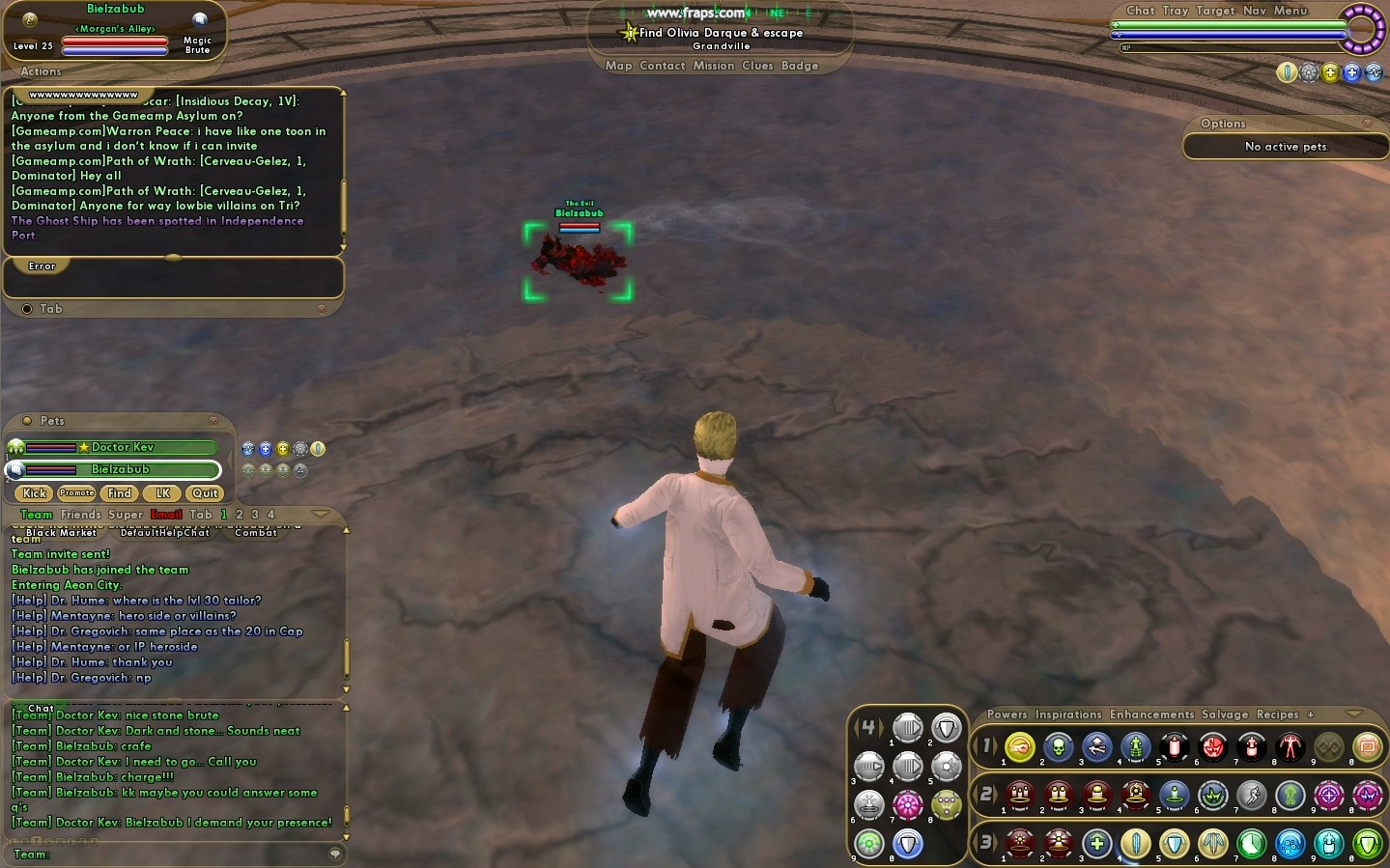Switch to the Friends chat tab
Screen dimensions: 1390x868
[x=81, y=515]
